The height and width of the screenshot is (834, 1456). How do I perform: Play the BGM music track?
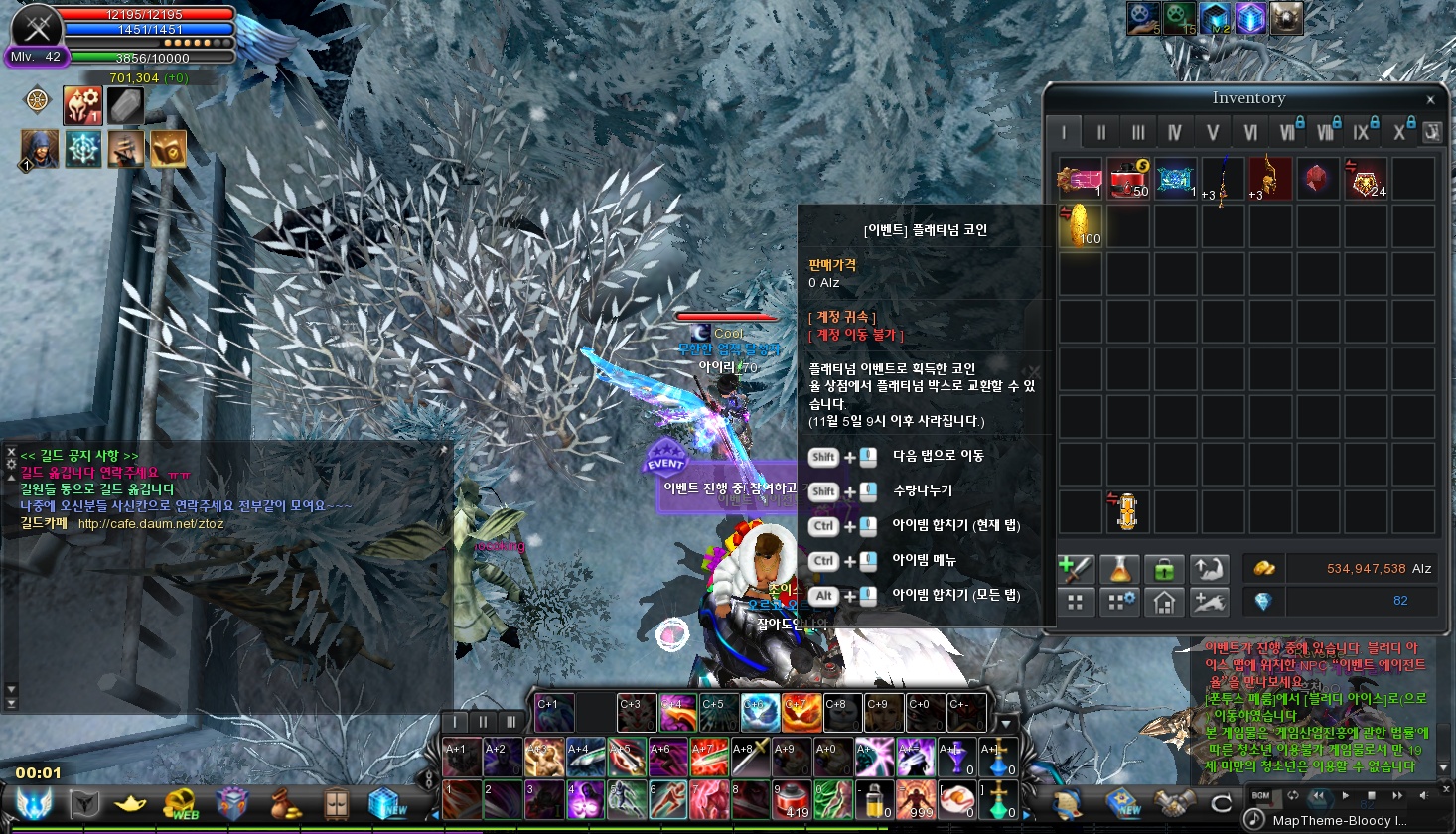1346,796
